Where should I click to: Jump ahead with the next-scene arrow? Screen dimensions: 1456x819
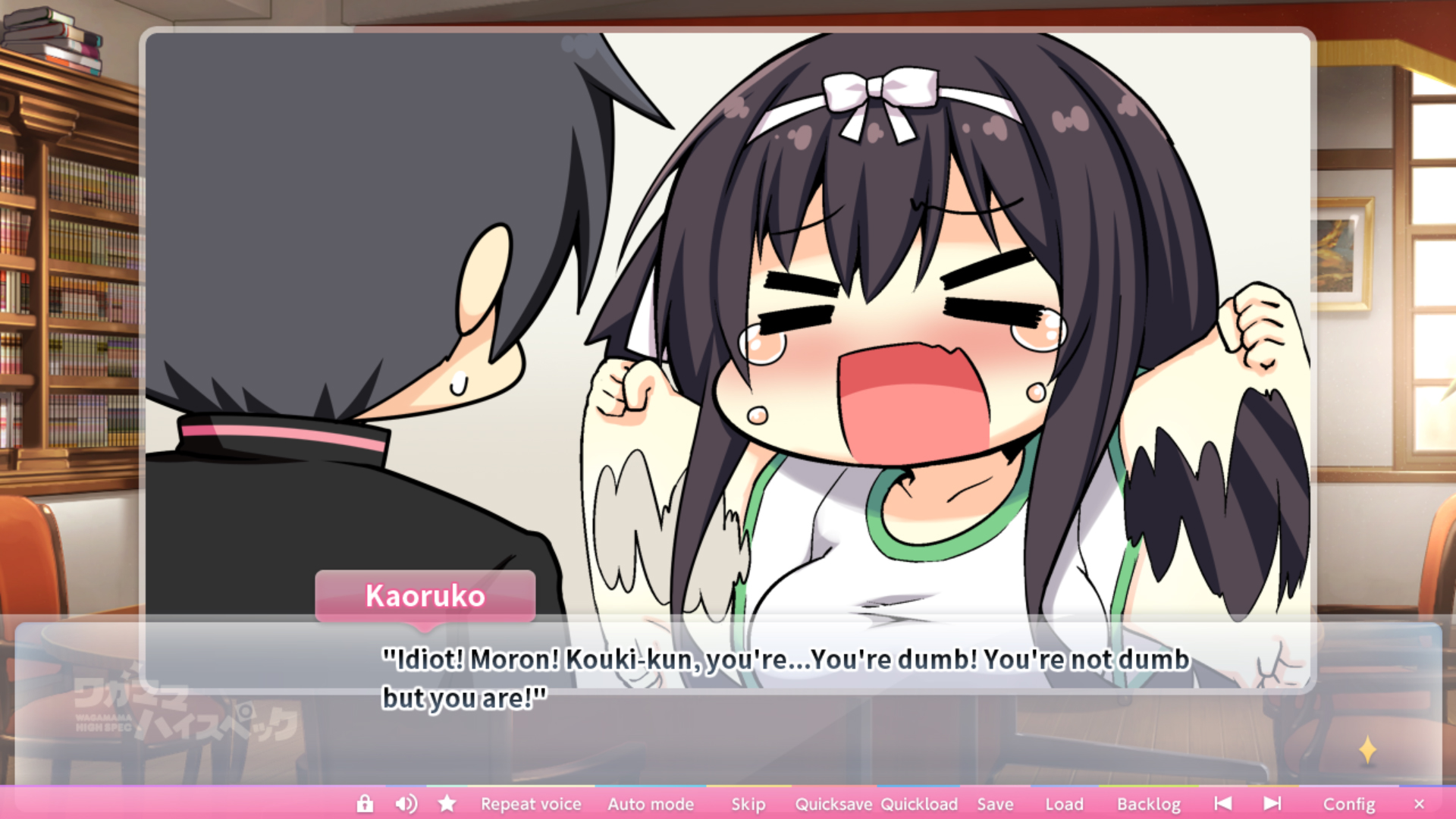point(1272,804)
